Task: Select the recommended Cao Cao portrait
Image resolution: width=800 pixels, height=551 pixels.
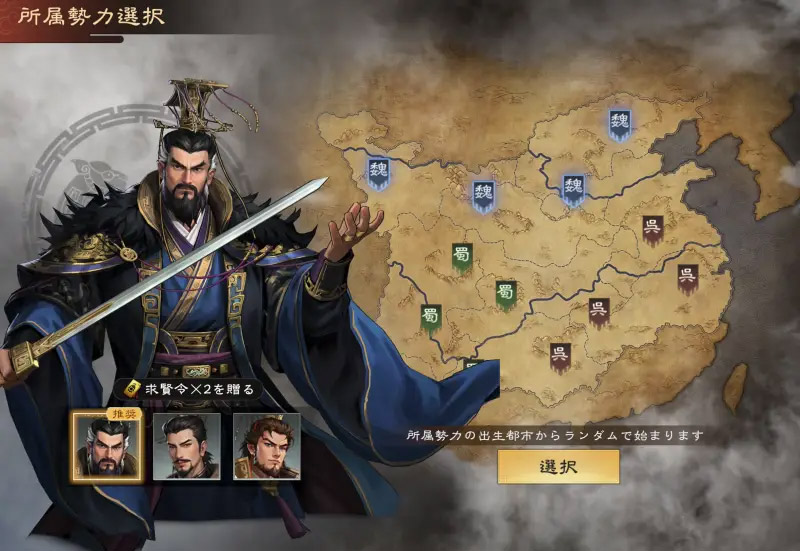Action: [x=106, y=446]
